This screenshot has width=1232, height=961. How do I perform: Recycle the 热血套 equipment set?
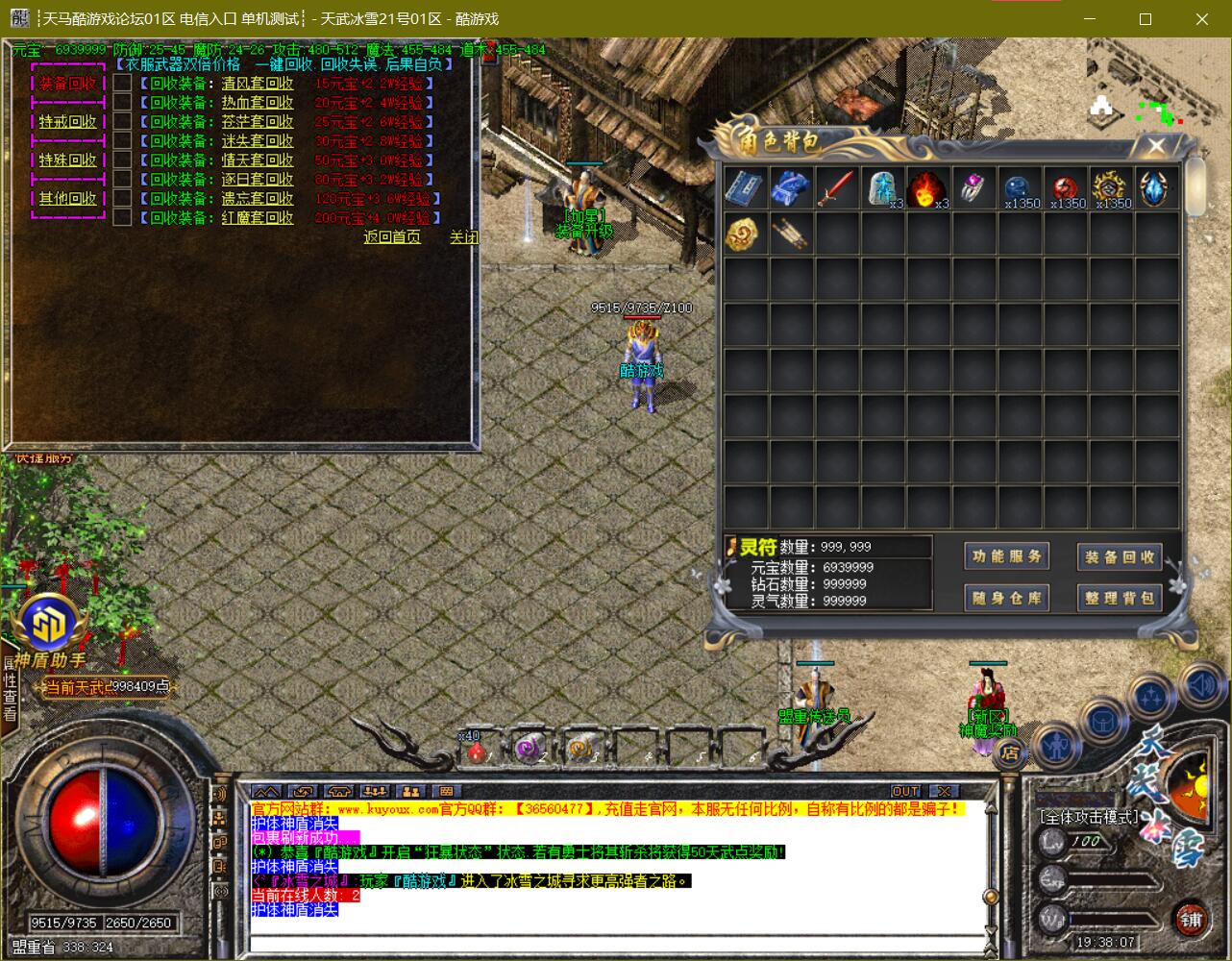click(257, 103)
